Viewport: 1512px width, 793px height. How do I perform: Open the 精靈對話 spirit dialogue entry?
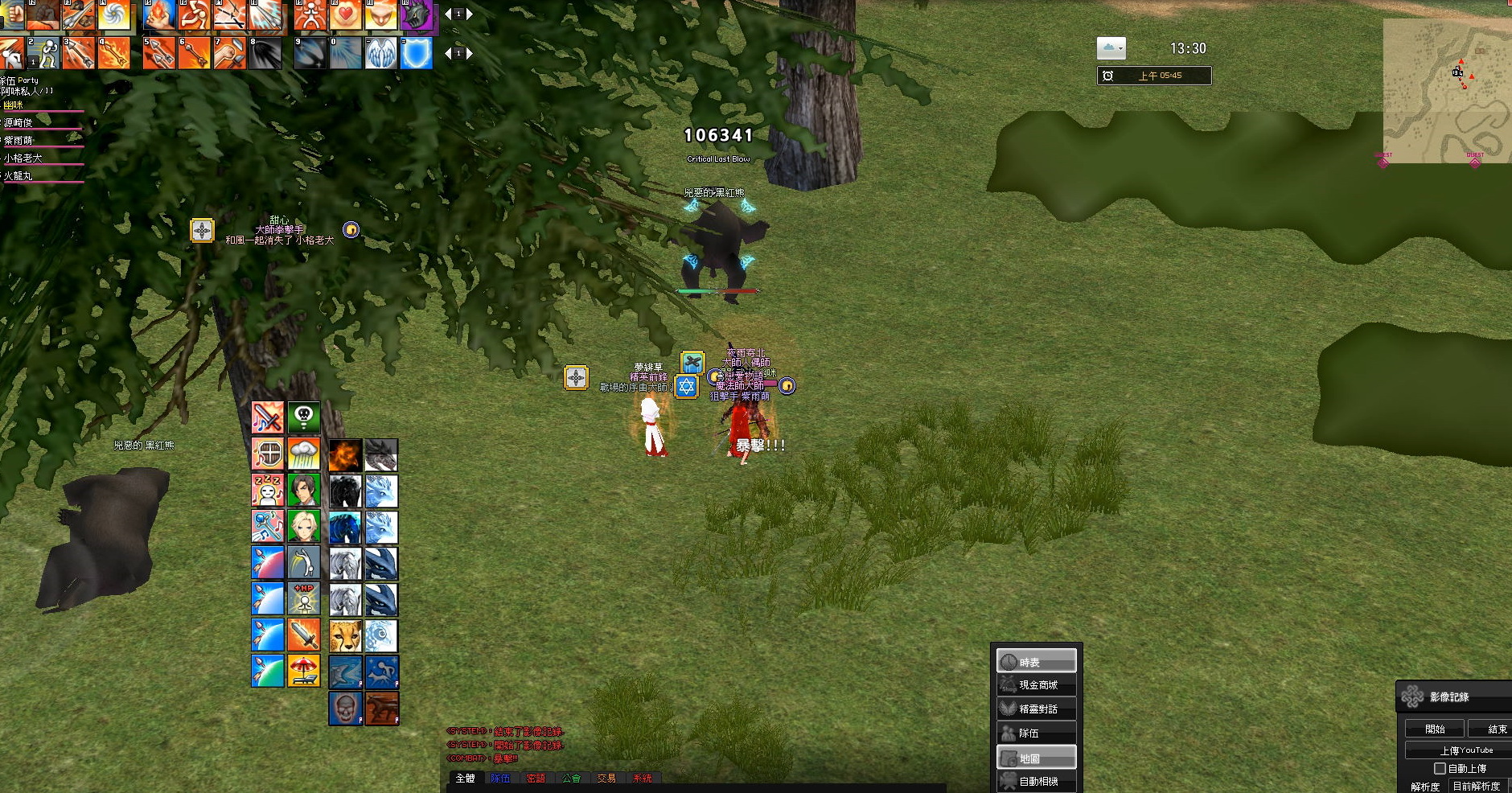click(x=1037, y=709)
